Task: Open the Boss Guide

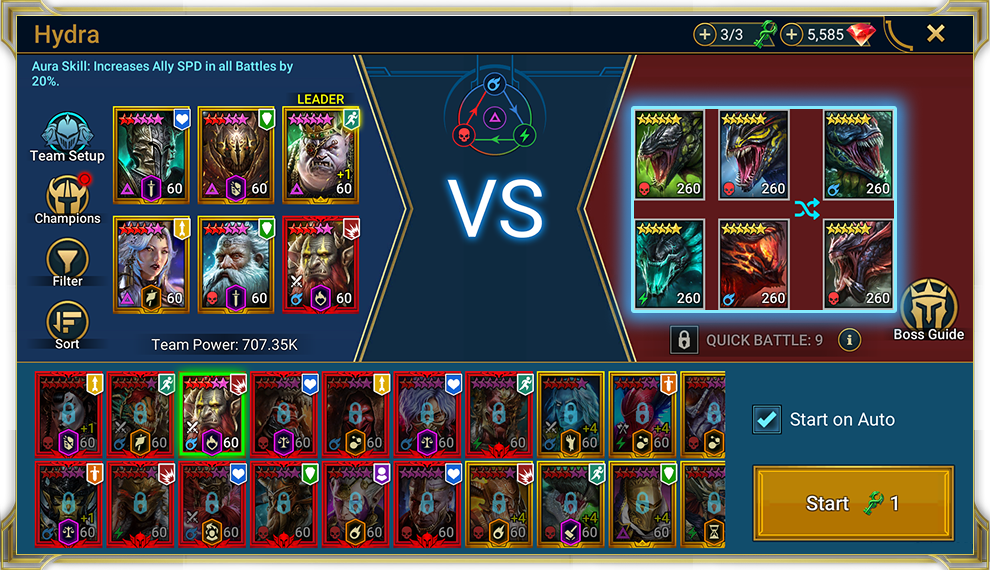Action: pos(929,310)
